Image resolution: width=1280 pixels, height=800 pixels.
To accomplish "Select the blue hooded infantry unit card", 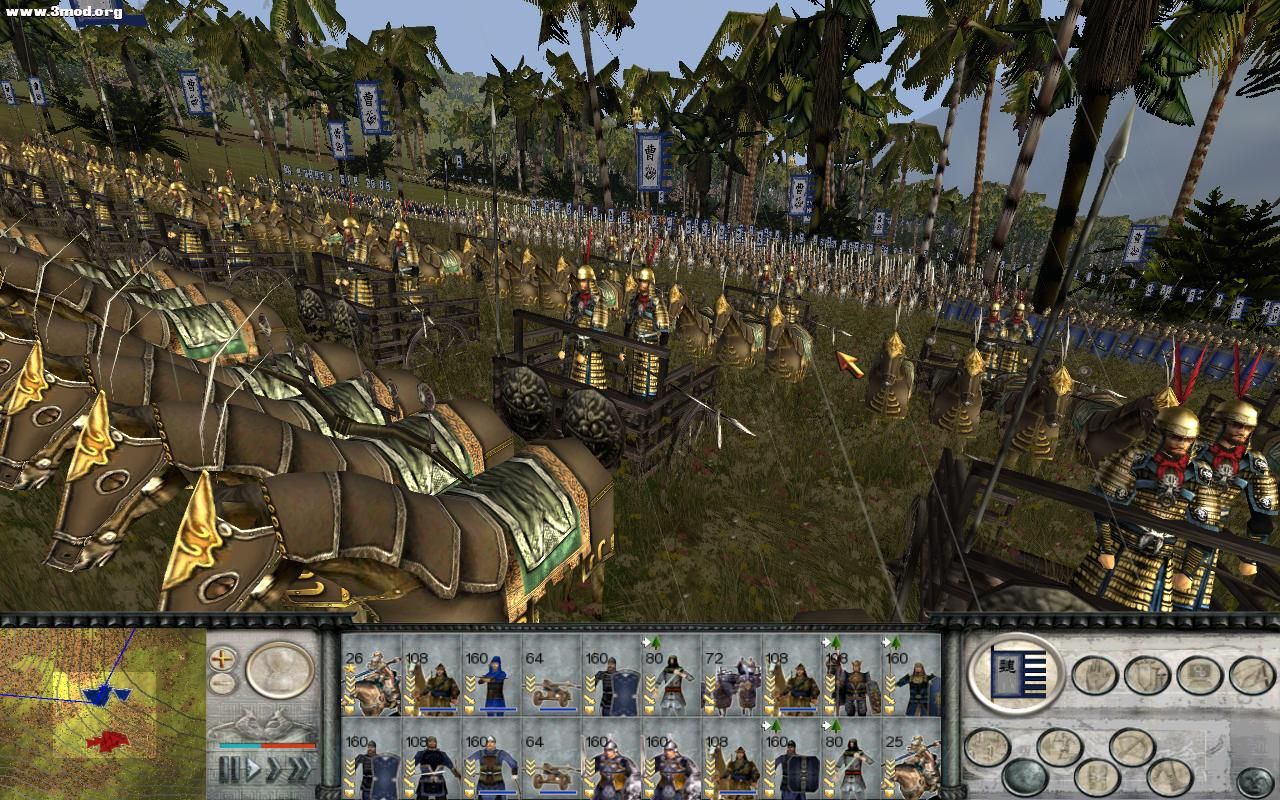I will 491,674.
